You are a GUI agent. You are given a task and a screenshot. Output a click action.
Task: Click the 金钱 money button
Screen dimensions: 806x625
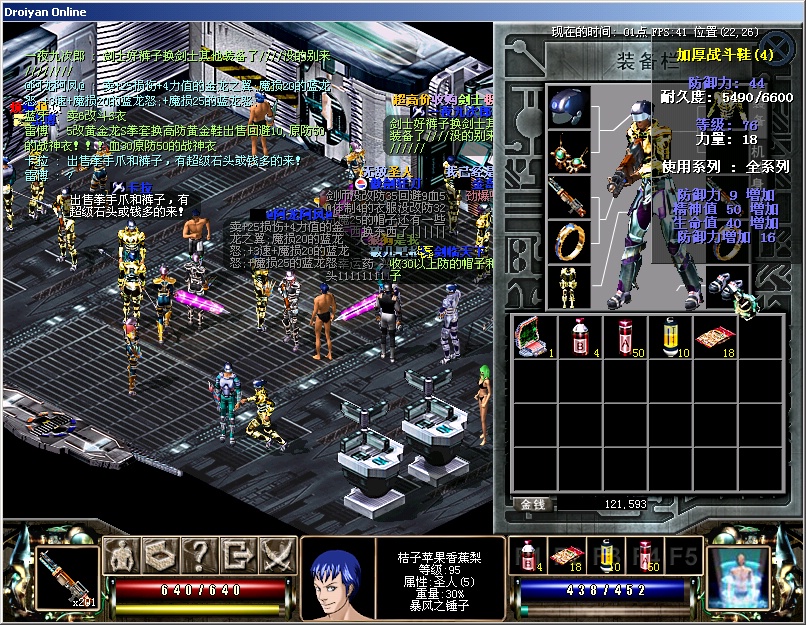pos(535,504)
